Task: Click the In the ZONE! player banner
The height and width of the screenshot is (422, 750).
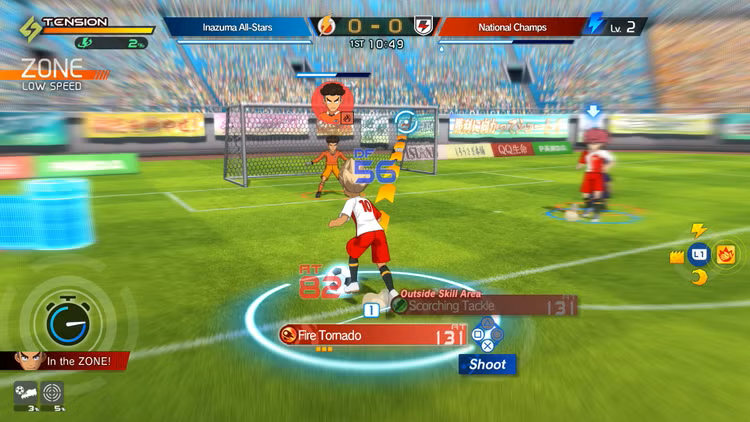Action: click(70, 360)
